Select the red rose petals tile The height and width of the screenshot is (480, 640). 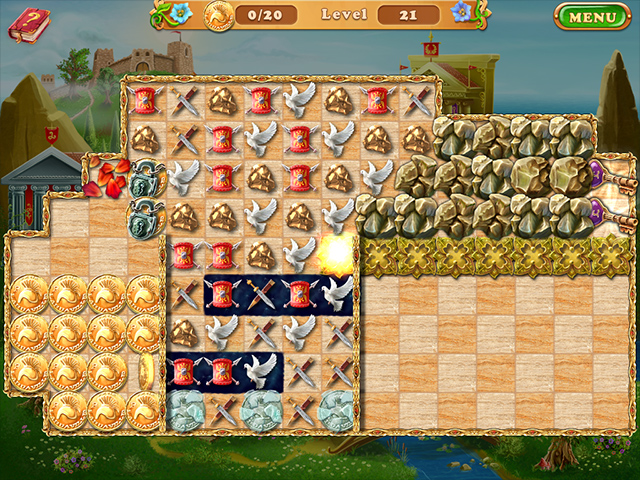coord(107,174)
